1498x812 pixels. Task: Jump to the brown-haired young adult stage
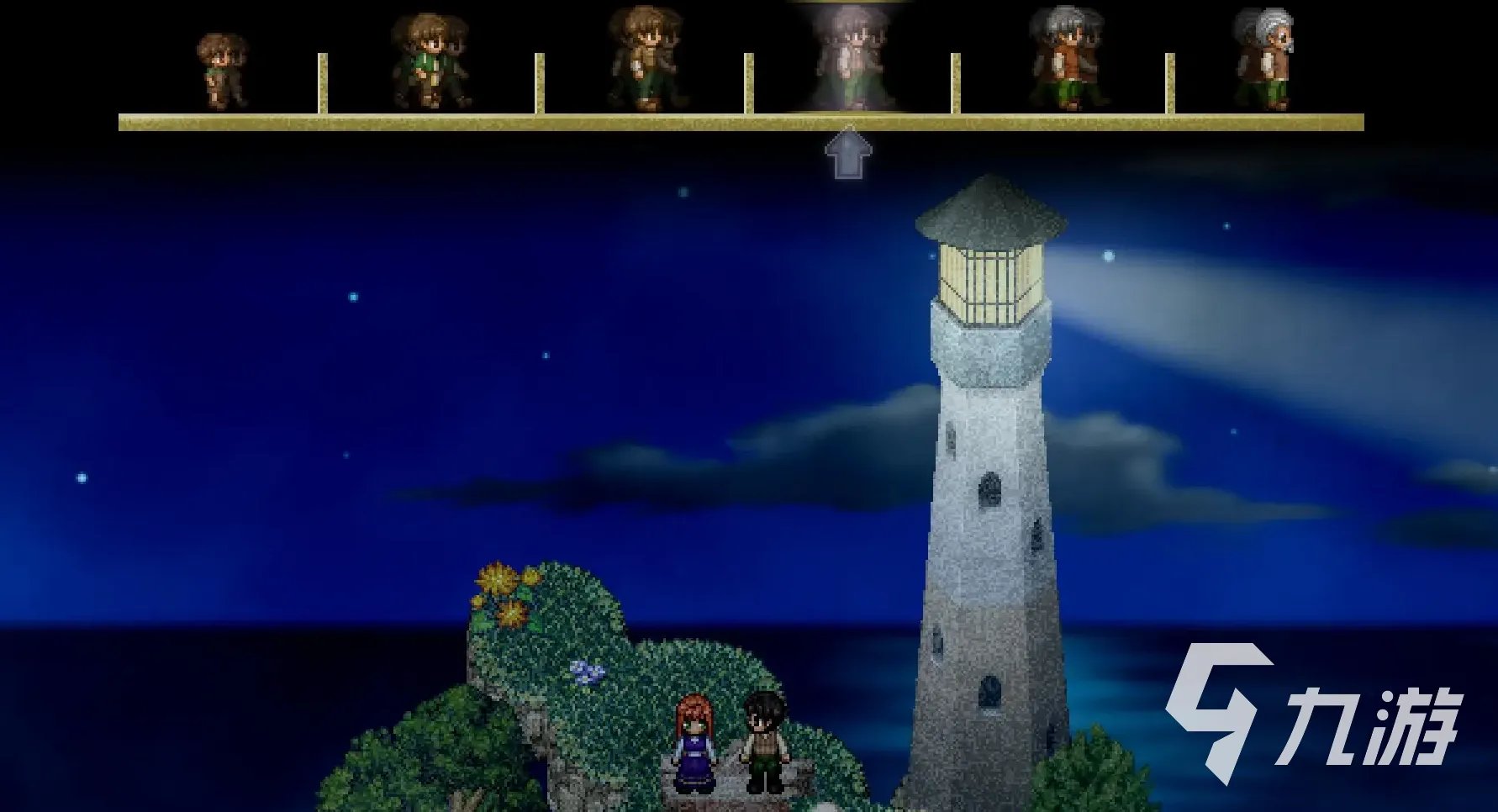(x=646, y=59)
